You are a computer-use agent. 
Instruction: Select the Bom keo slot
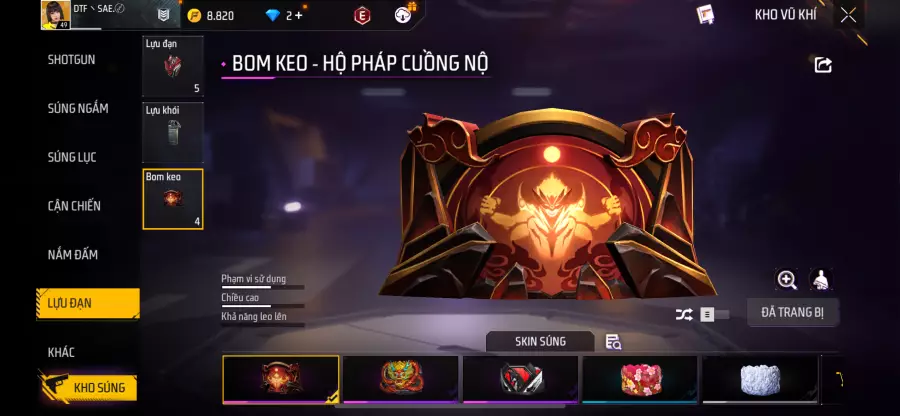coord(173,199)
